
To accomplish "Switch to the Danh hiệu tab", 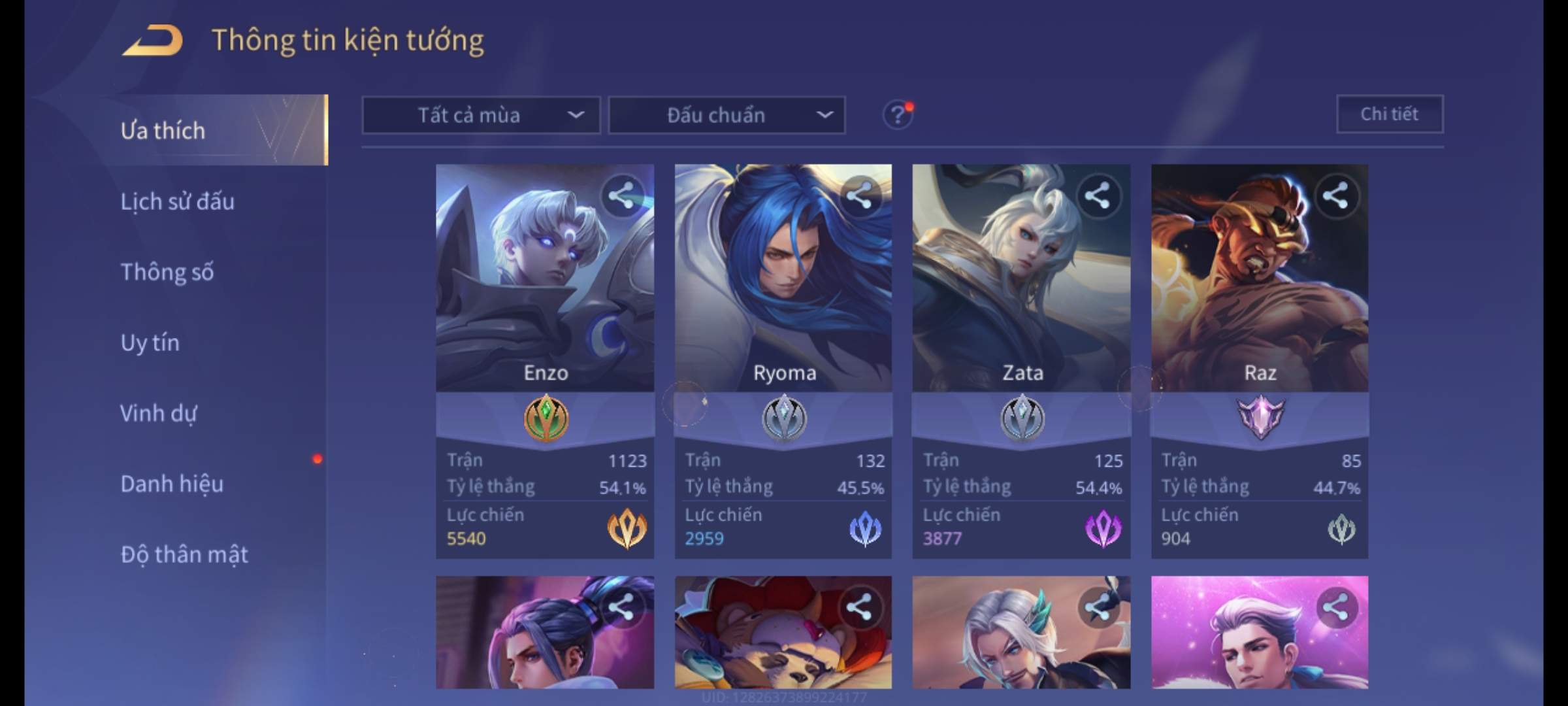I will coord(172,484).
